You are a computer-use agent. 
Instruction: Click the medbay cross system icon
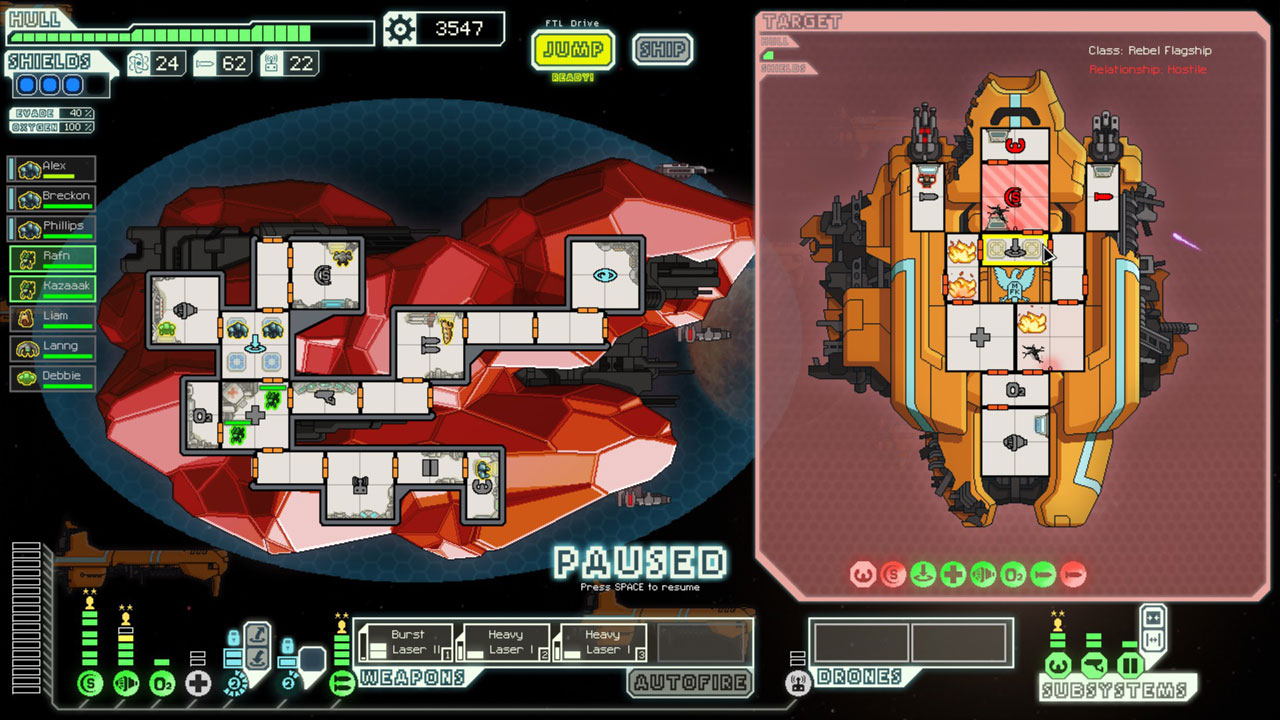198,684
